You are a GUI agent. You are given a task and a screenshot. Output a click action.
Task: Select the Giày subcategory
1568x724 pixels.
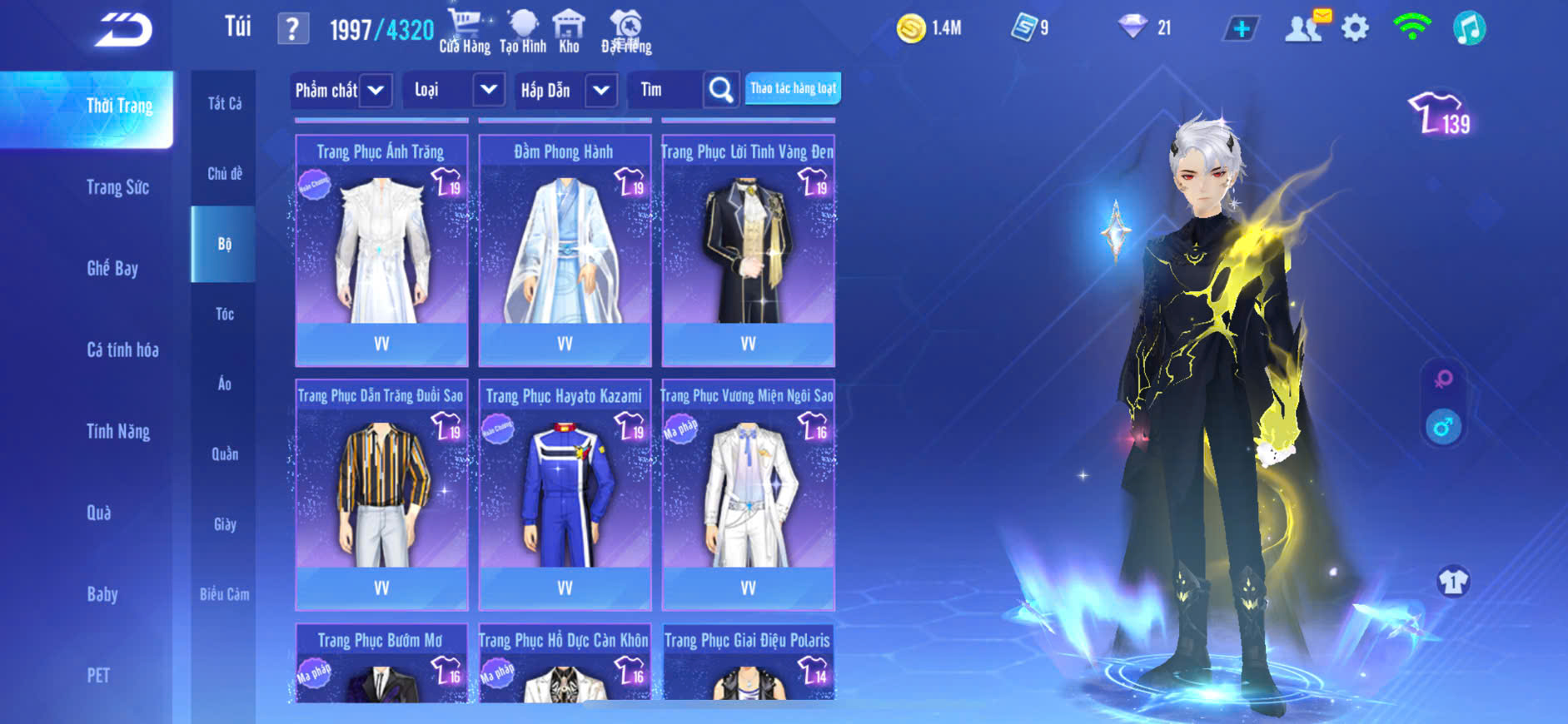point(225,524)
